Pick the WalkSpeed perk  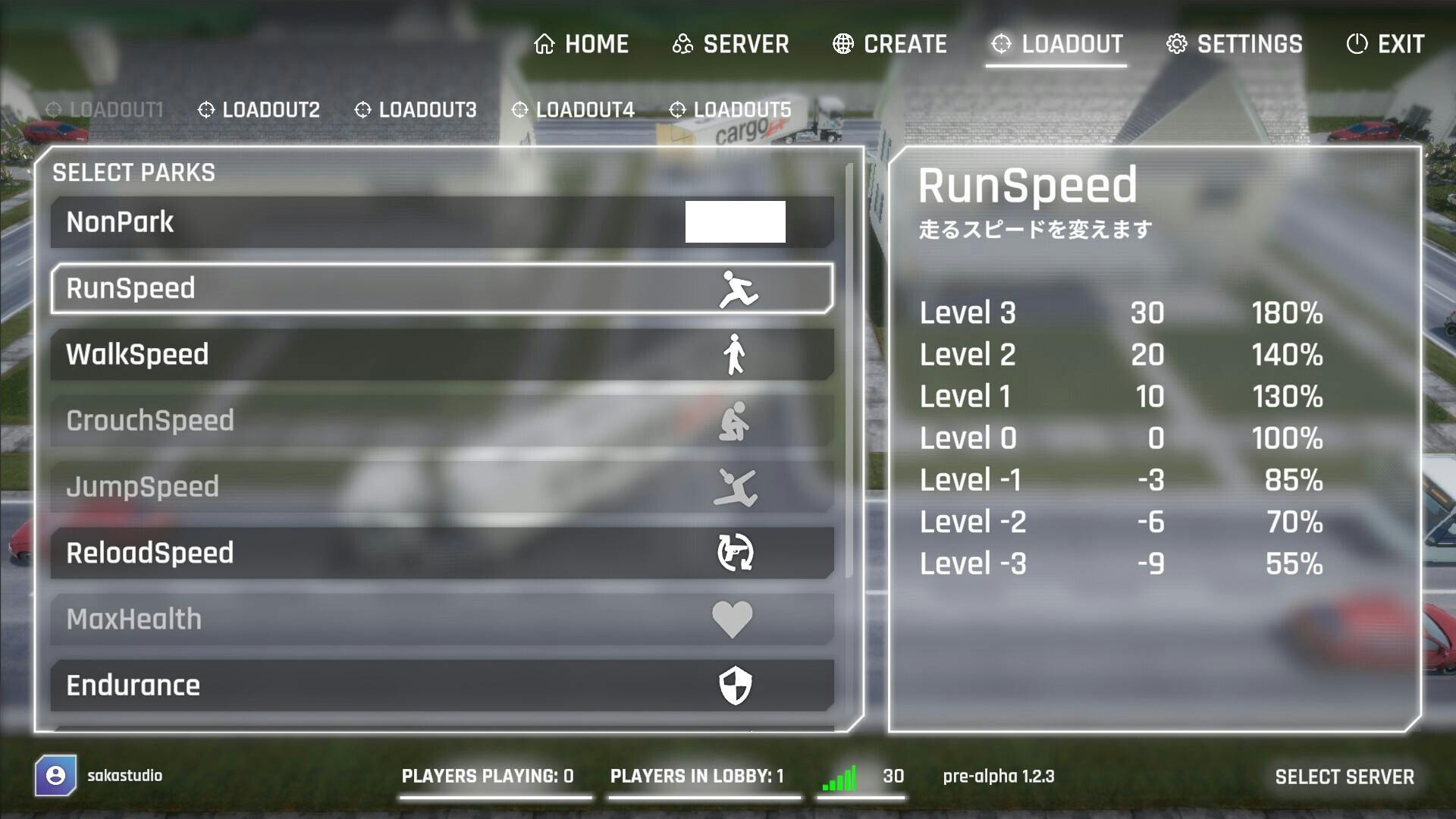coord(442,354)
